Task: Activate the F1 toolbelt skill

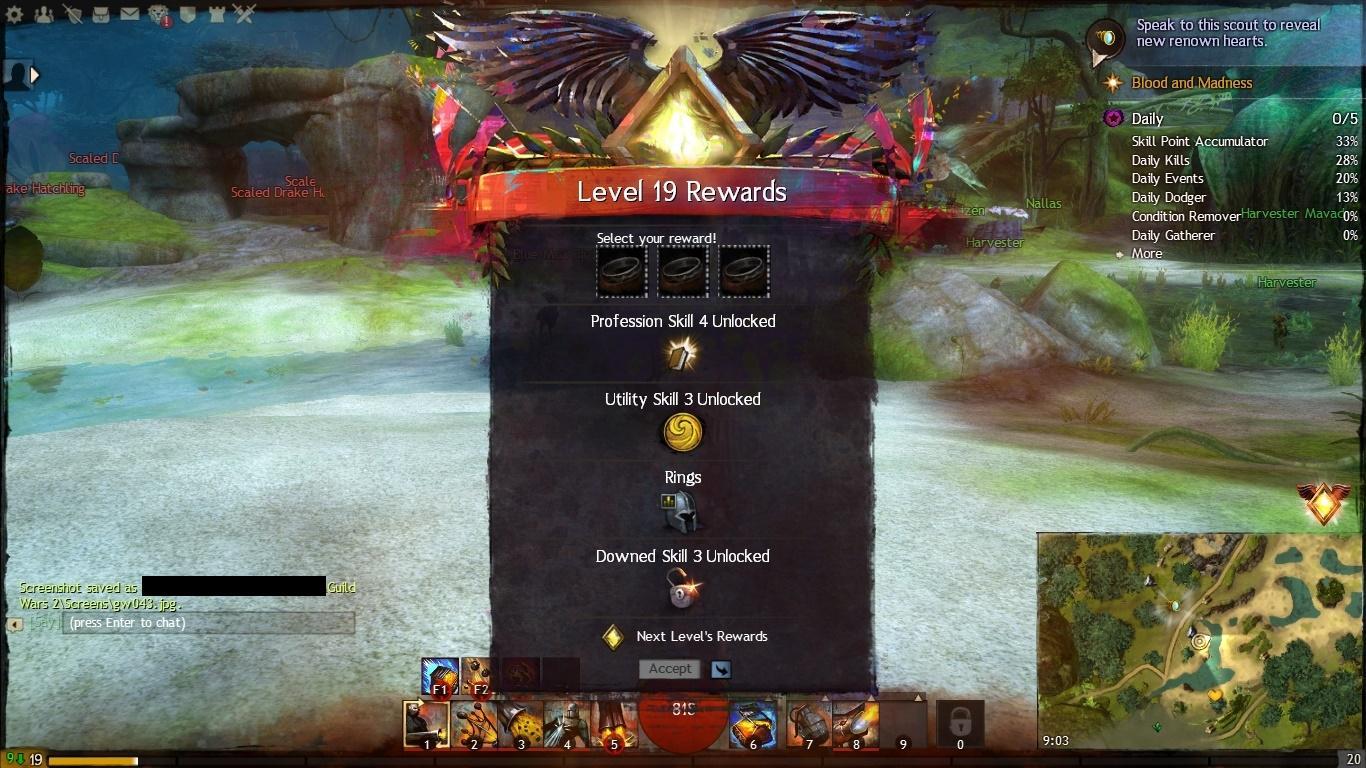Action: pos(439,675)
